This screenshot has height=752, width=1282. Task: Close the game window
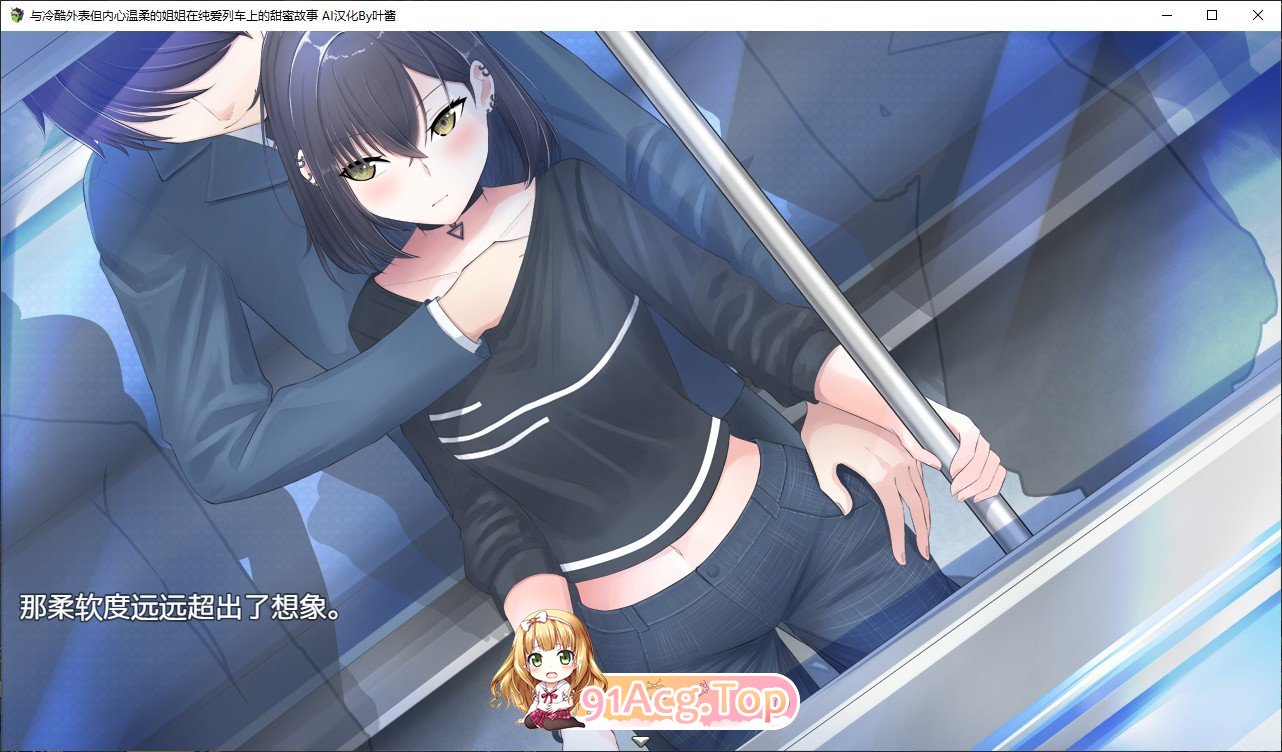click(1258, 15)
